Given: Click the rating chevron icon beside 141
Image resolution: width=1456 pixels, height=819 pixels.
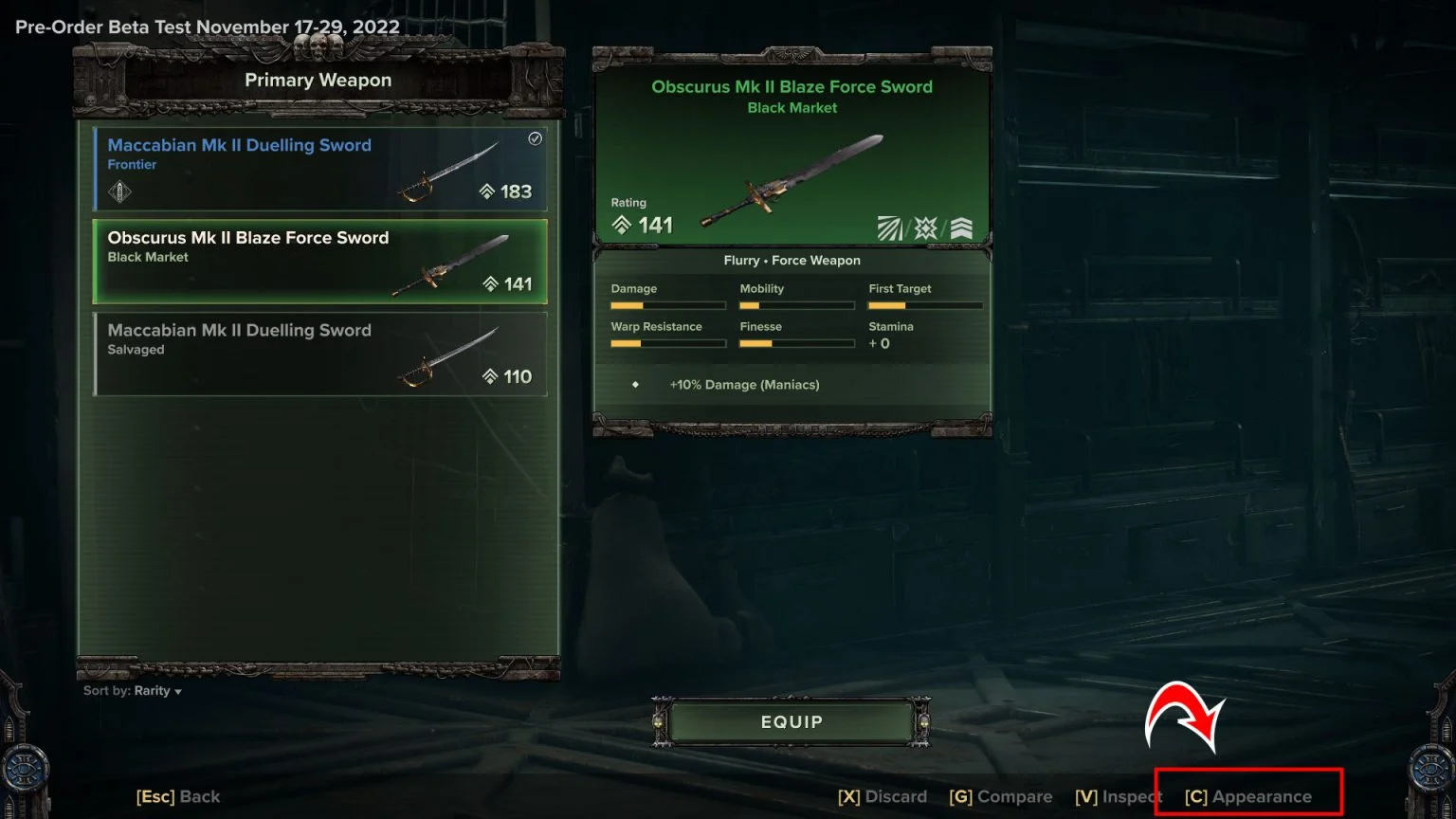Looking at the screenshot, I should tap(623, 225).
